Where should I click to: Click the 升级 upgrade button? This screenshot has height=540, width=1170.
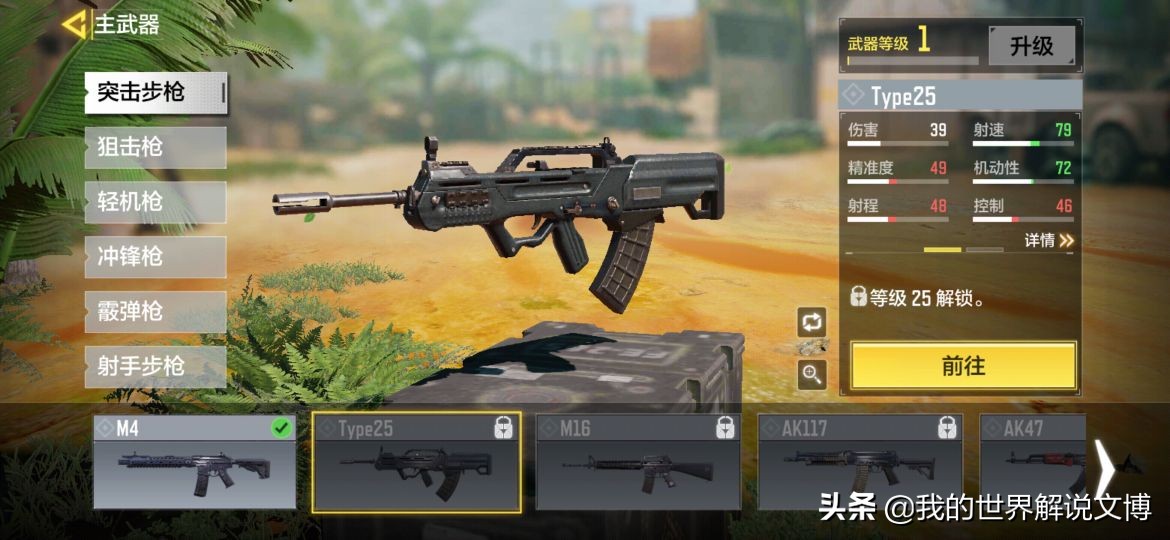tap(1031, 46)
